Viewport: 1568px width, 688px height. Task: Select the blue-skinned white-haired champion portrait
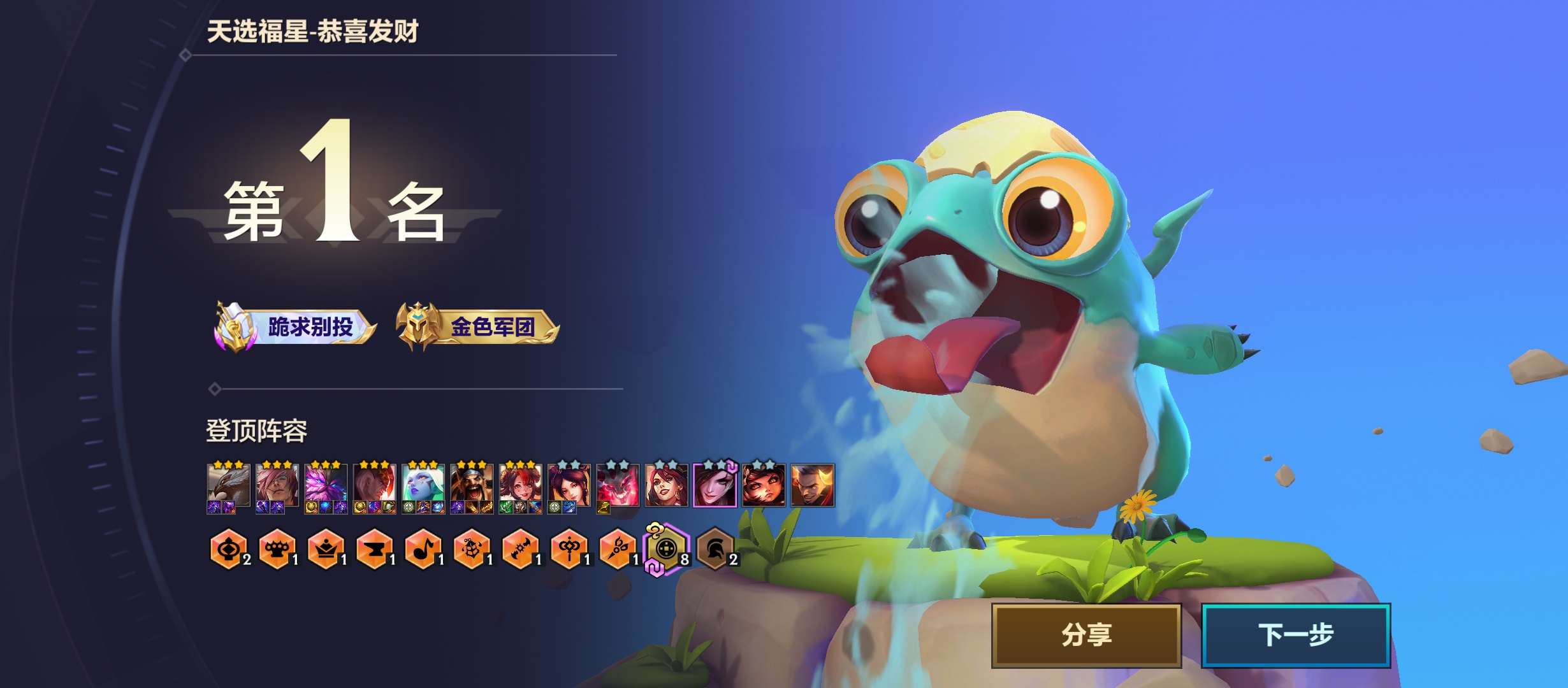(423, 485)
